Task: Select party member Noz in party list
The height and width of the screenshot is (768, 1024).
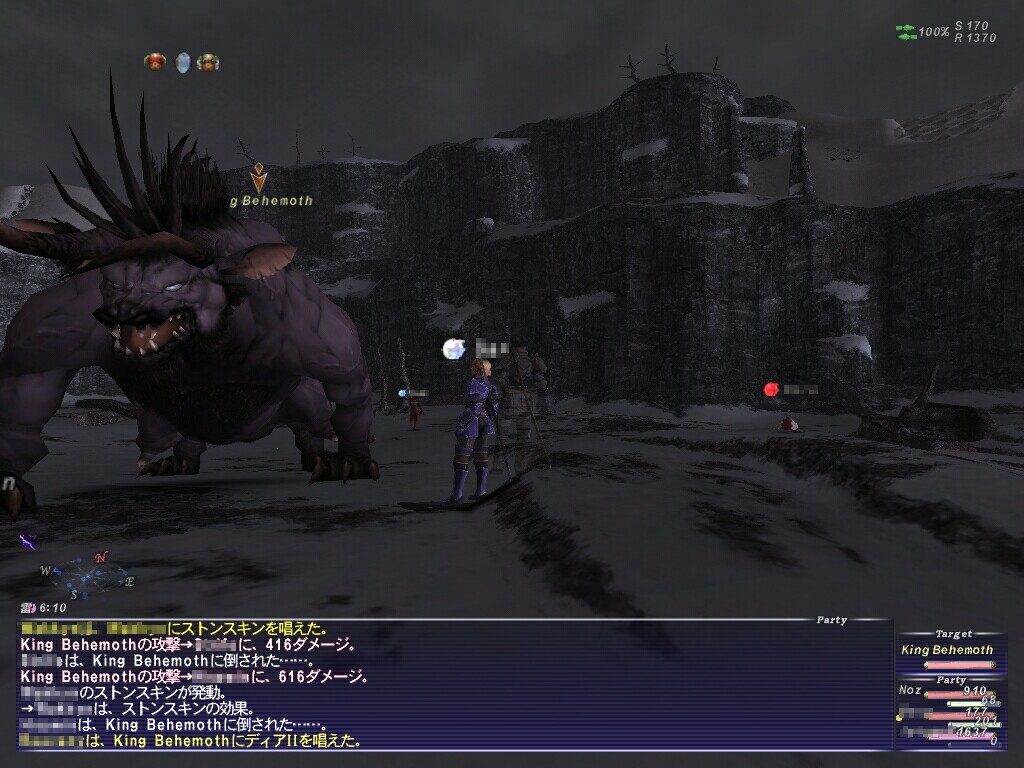Action: (910, 690)
